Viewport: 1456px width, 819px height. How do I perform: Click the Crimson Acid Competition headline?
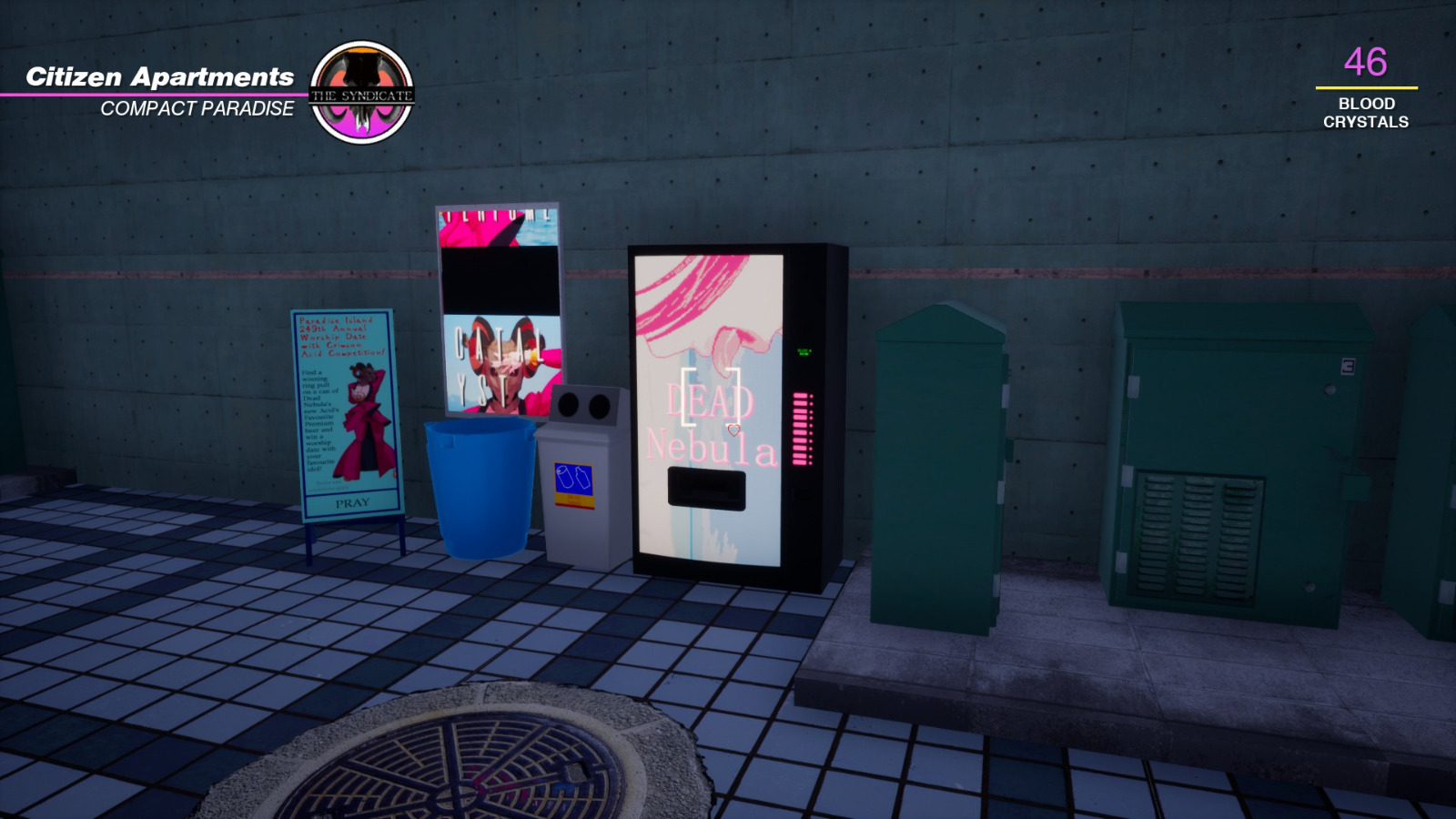[339, 337]
